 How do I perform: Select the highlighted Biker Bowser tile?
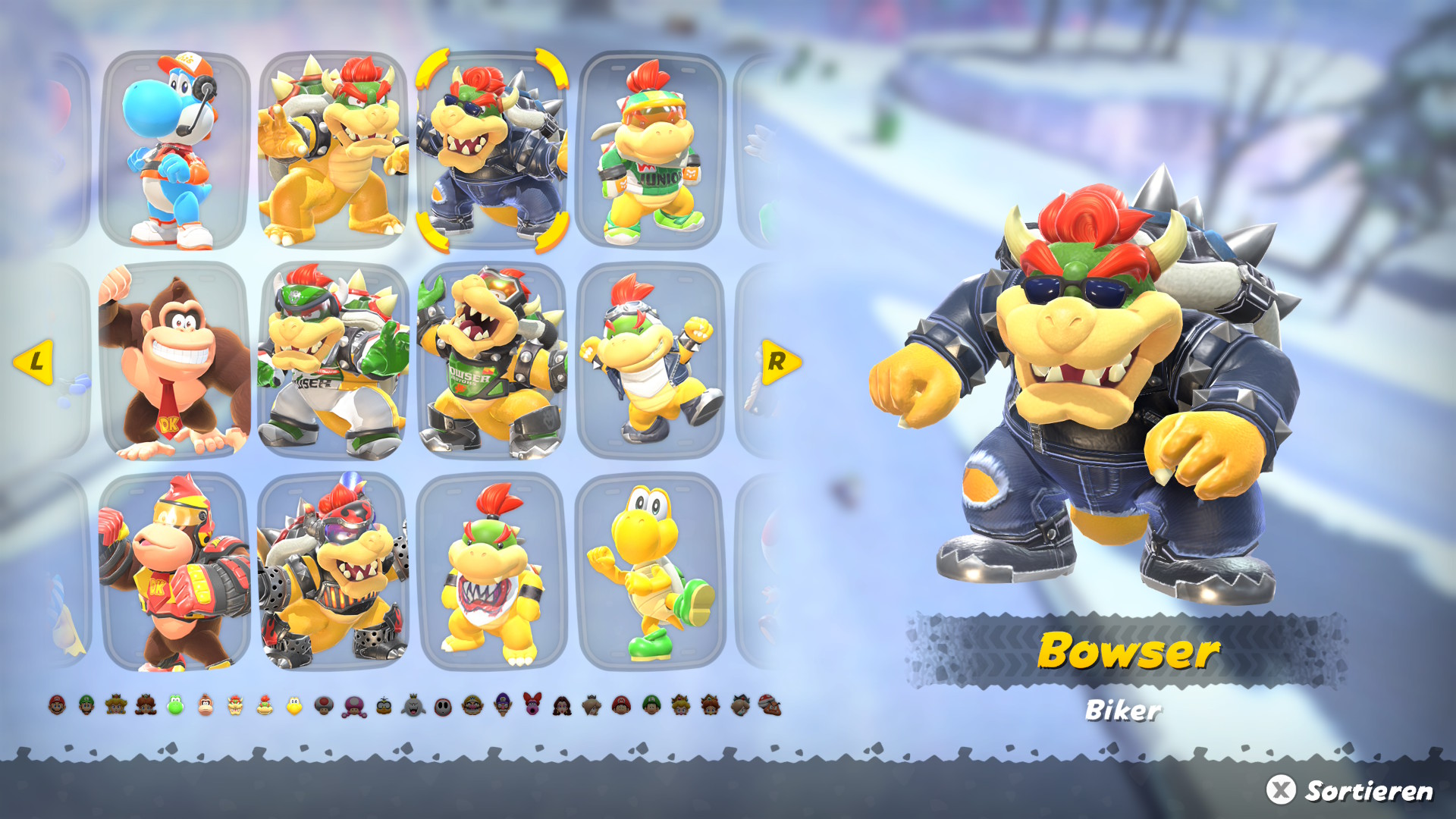492,150
